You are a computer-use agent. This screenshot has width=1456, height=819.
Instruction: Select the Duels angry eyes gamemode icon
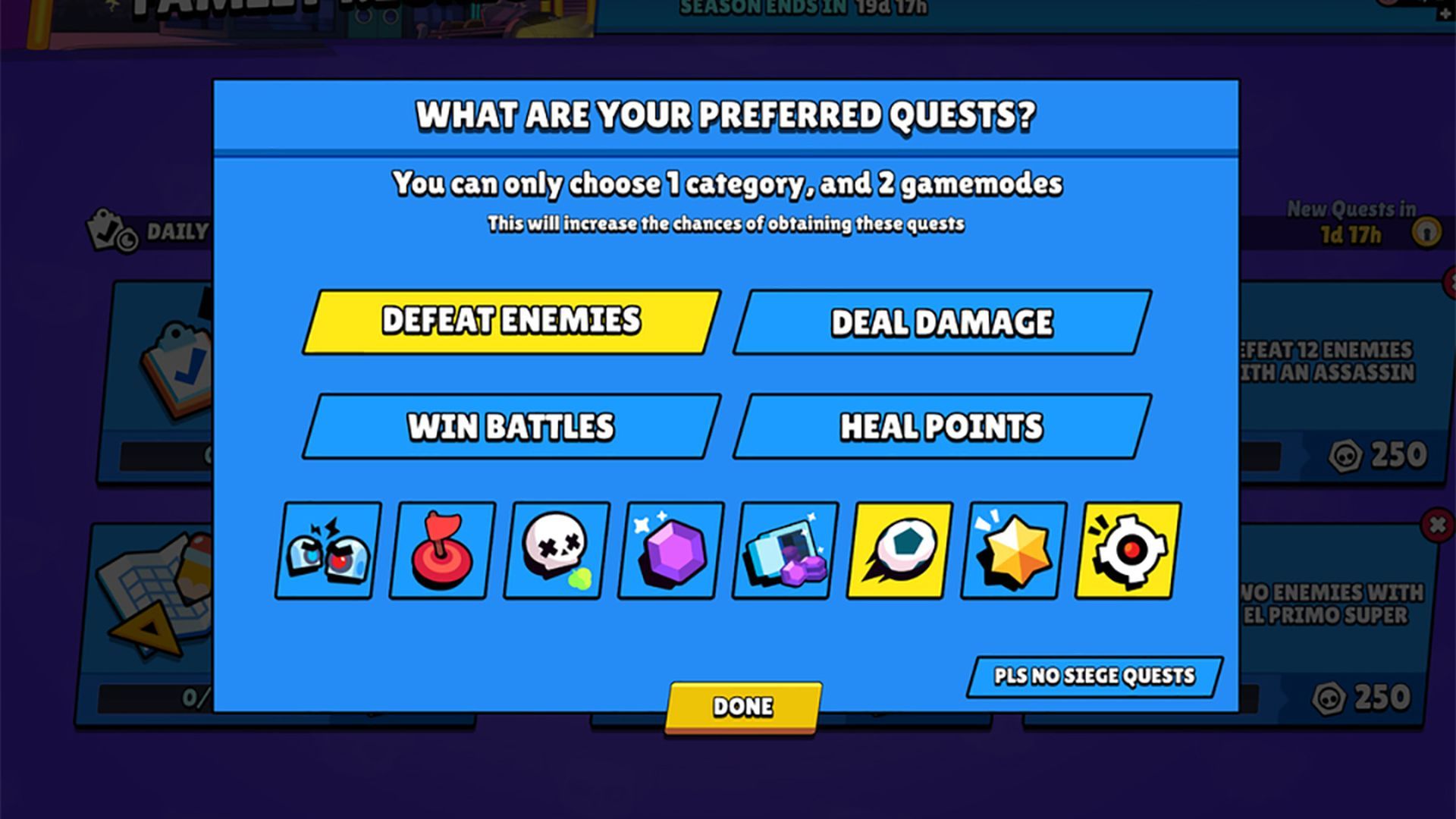point(326,550)
